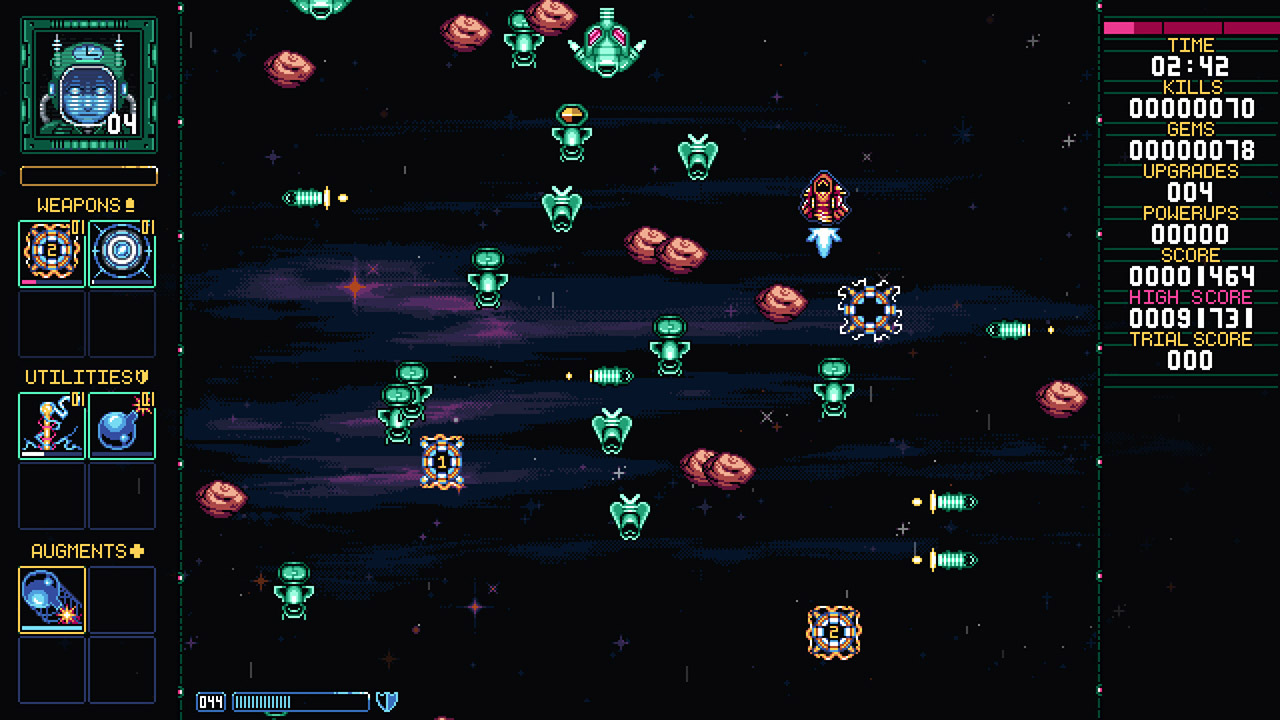Click the 044 counter at the bottom left
Viewport: 1280px width, 720px height.
(209, 700)
